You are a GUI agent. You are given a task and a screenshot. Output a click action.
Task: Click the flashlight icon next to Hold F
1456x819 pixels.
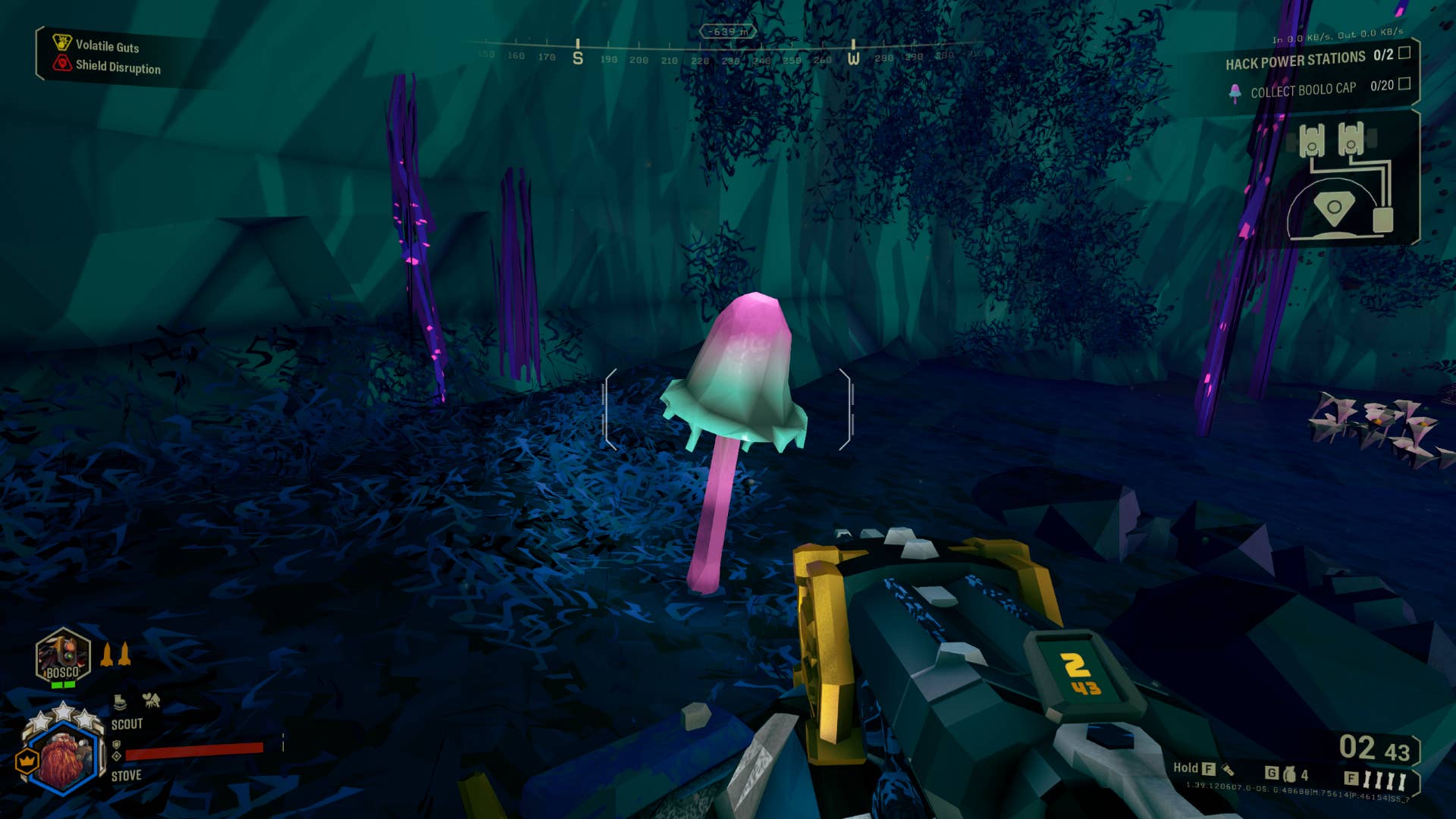pyautogui.click(x=1228, y=772)
